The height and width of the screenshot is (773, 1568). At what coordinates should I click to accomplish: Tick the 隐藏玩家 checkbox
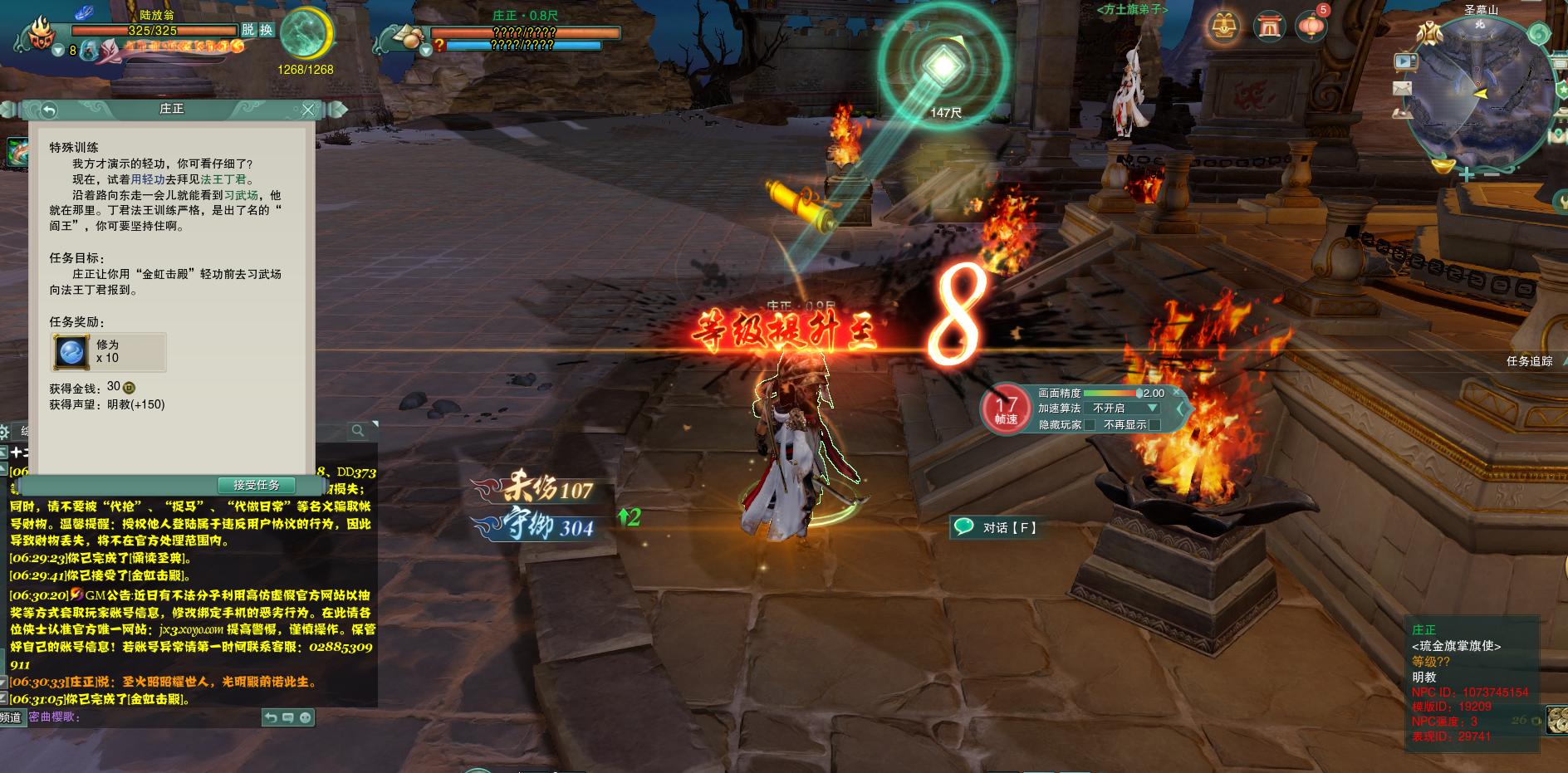point(1090,425)
